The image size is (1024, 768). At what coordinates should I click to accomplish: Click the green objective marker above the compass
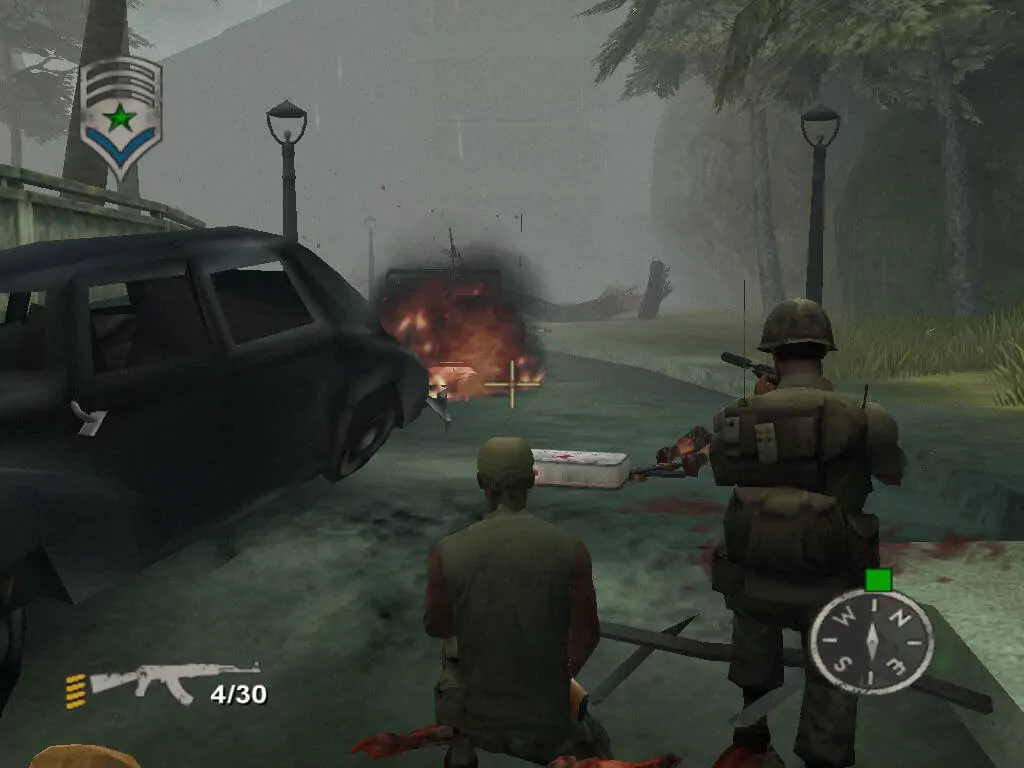pos(878,580)
